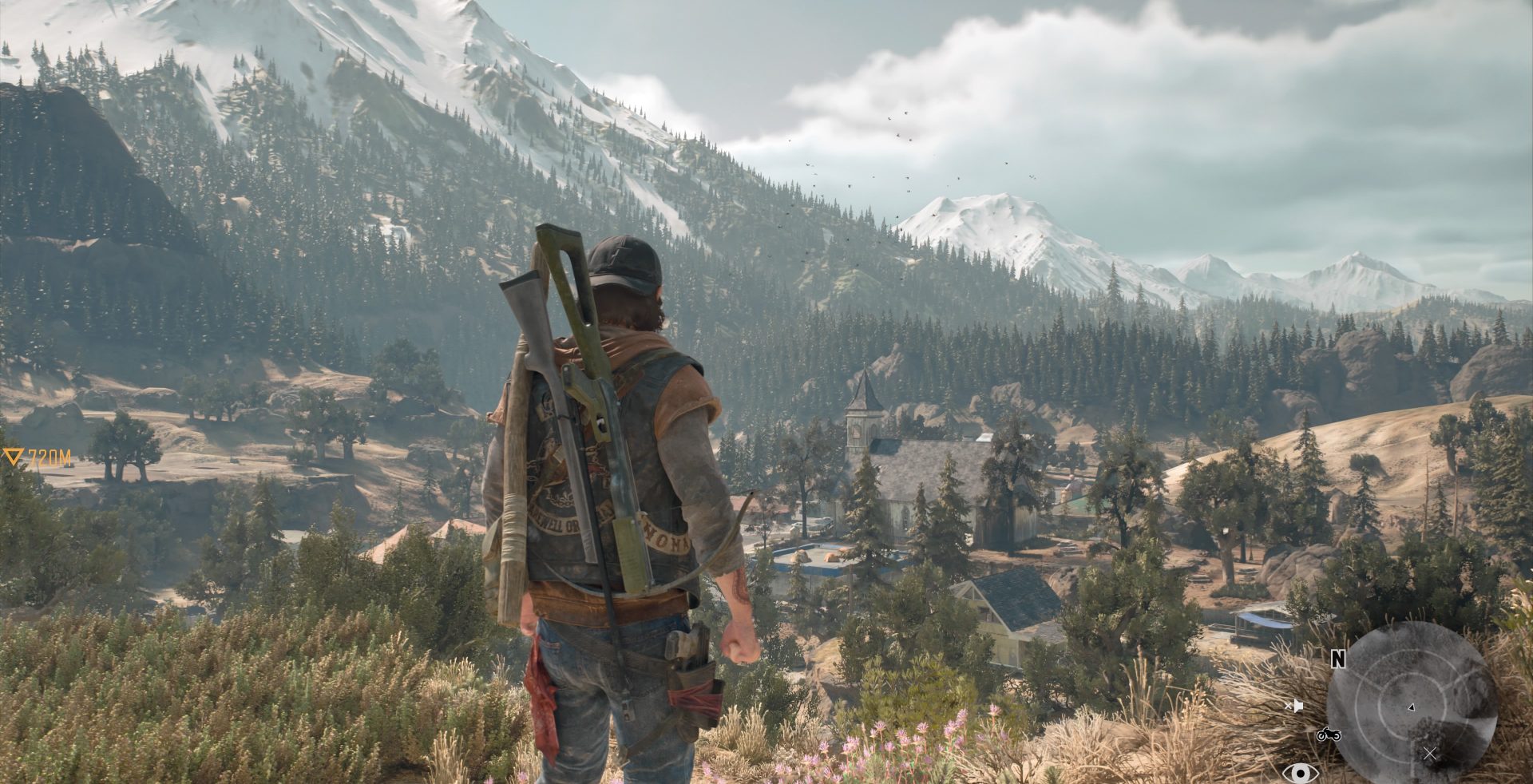Viewport: 1533px width, 784px height.
Task: Click the N compass indicator on the minimap
Action: [1338, 659]
